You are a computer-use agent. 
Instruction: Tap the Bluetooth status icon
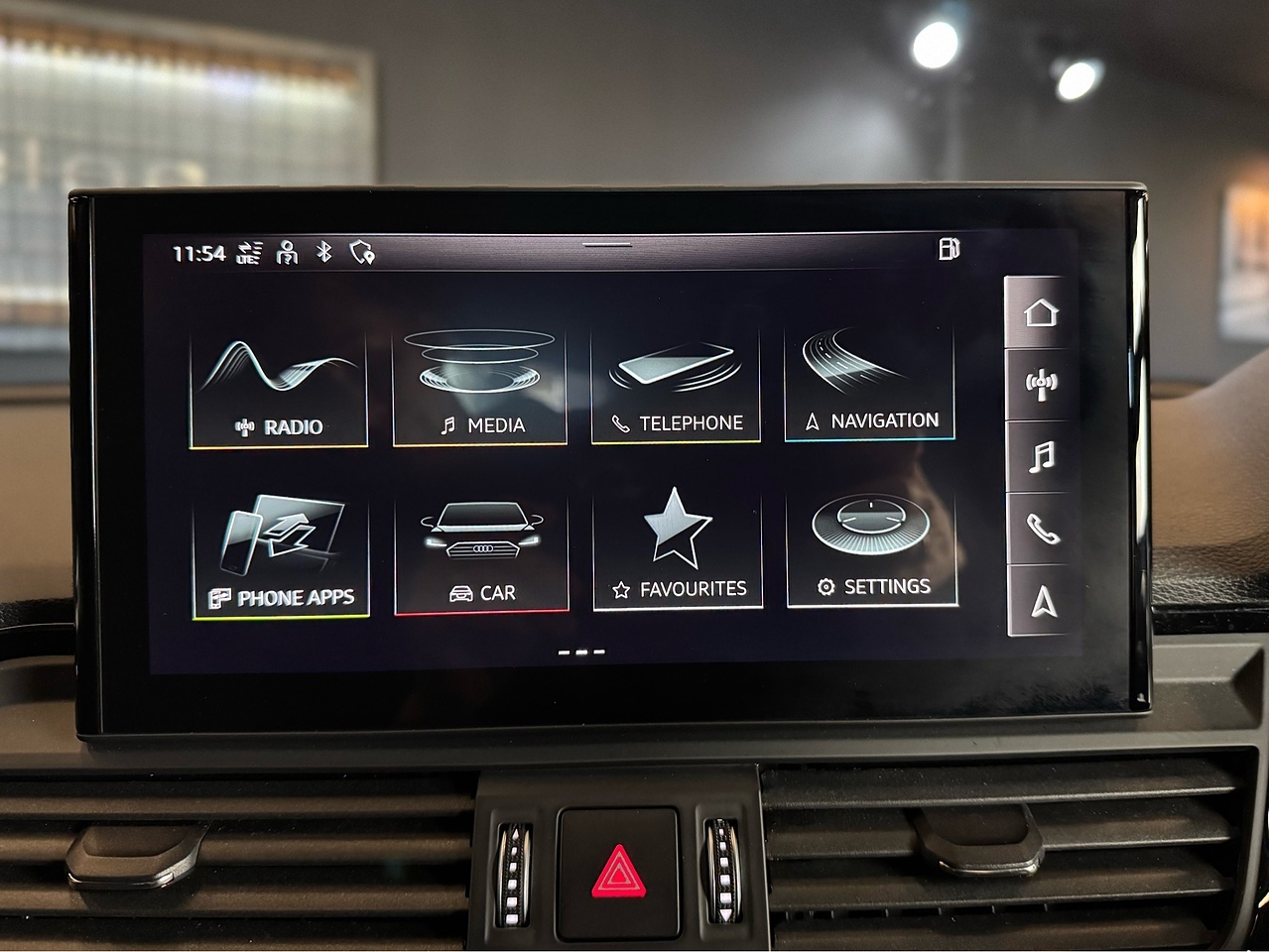(x=323, y=252)
